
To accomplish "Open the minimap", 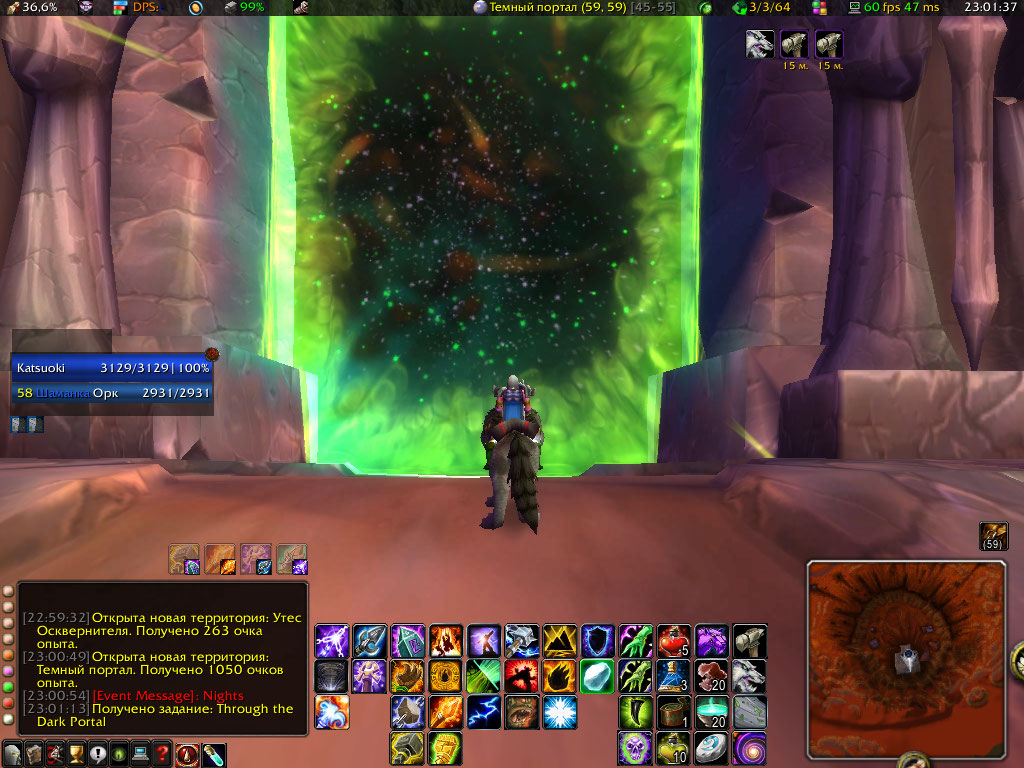I will tap(906, 657).
